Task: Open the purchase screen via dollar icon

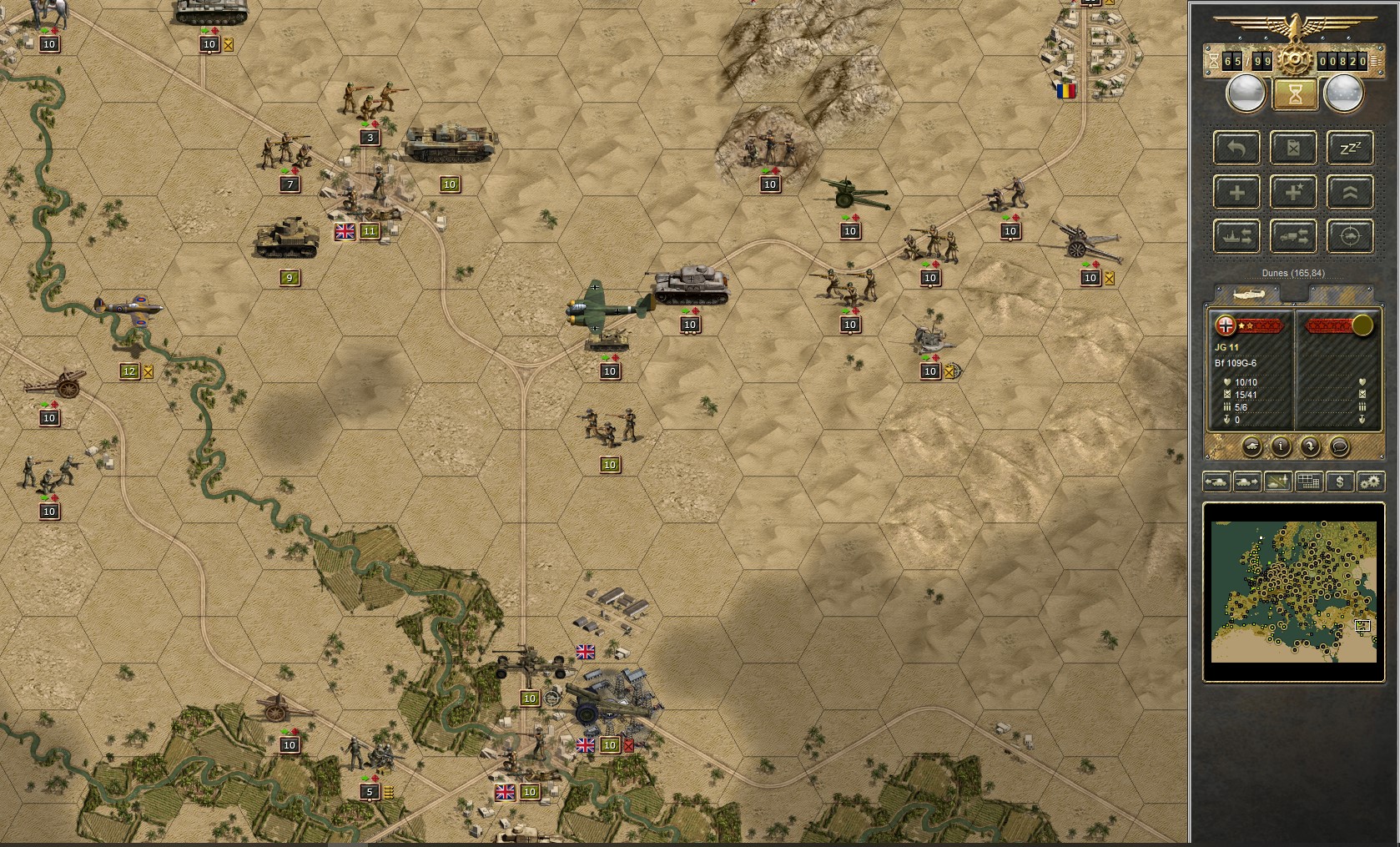Action: (x=1340, y=481)
